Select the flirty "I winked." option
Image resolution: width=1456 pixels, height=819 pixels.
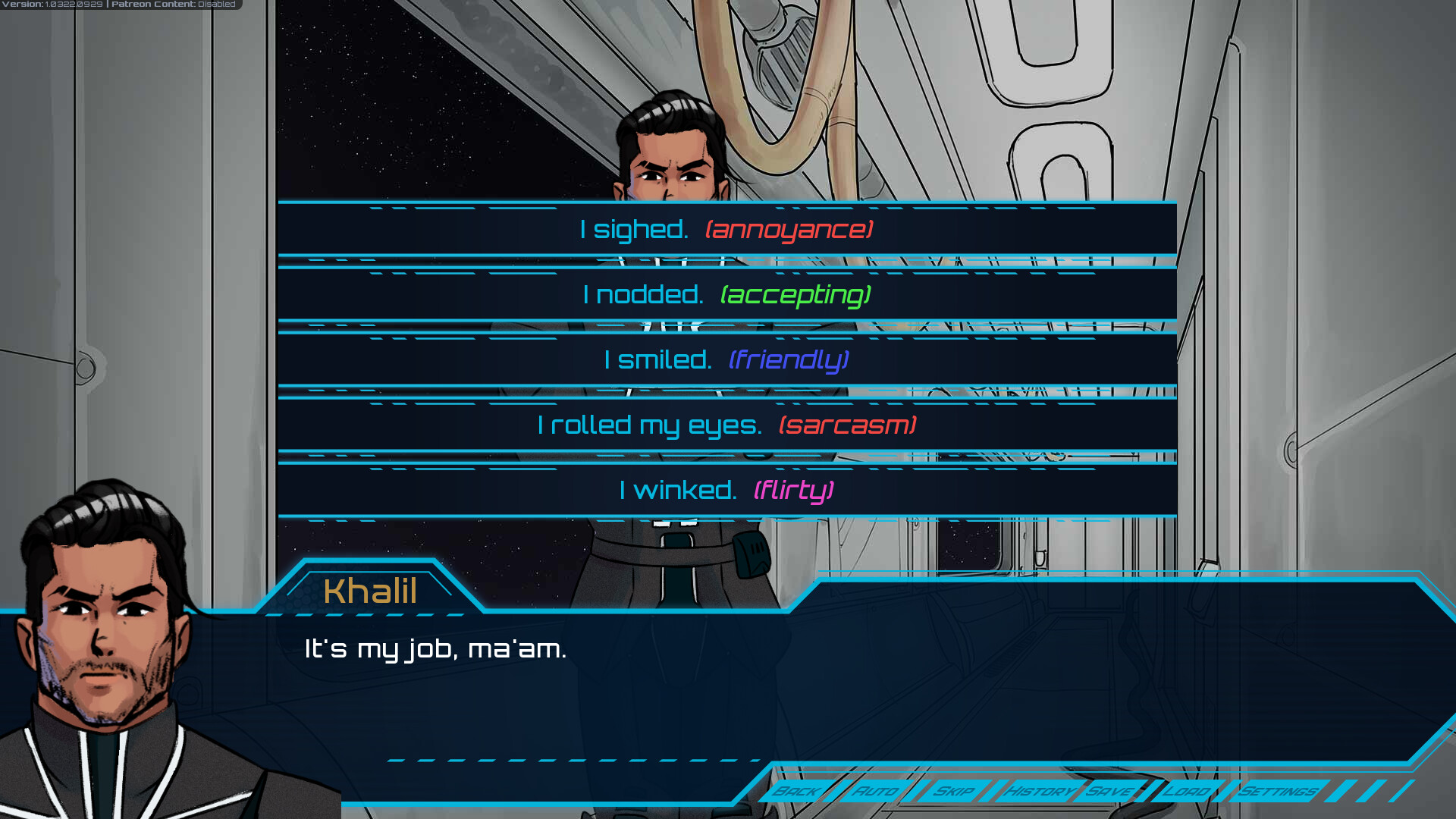click(x=726, y=490)
